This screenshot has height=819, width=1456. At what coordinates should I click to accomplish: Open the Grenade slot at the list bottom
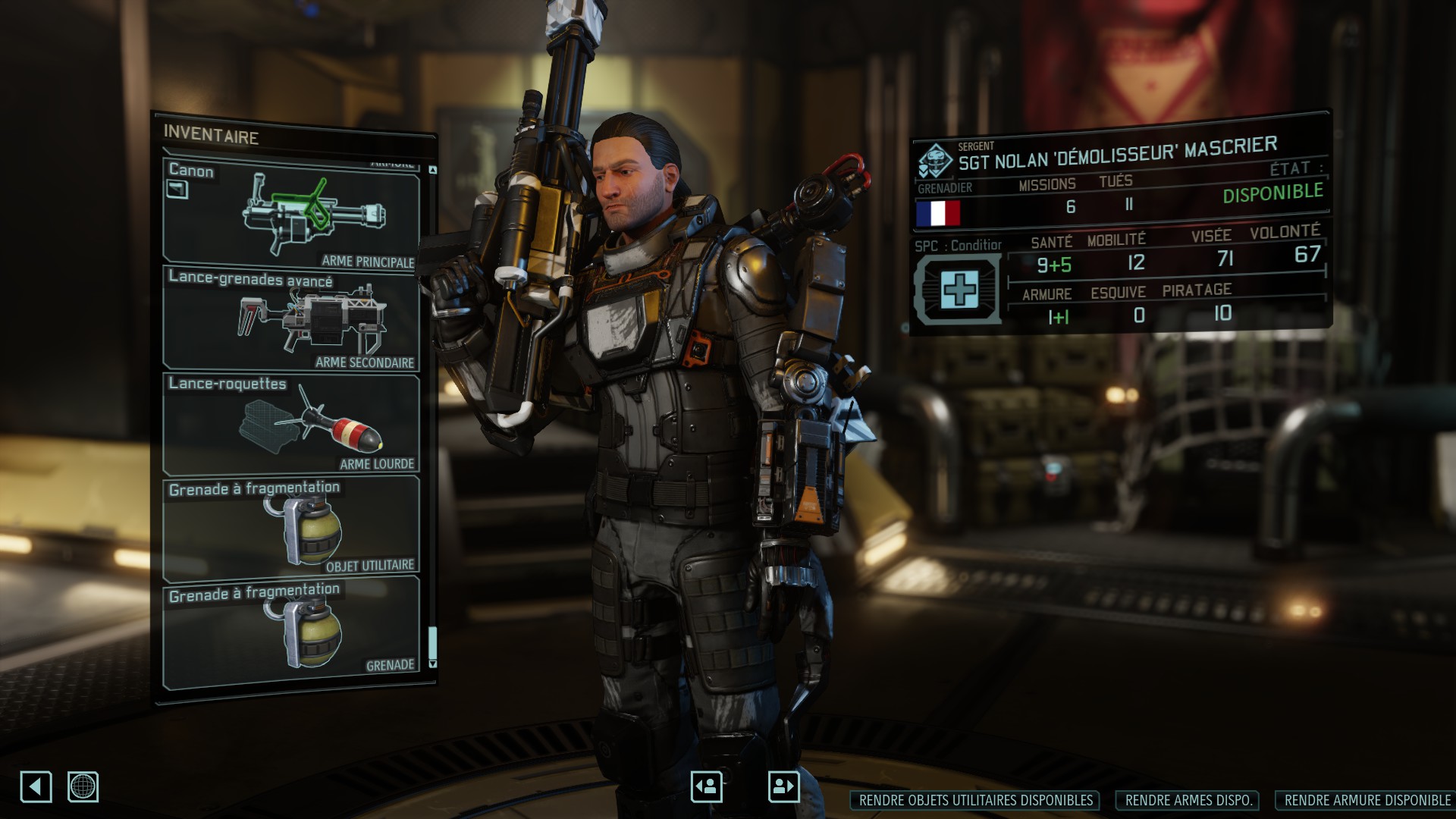click(x=291, y=630)
